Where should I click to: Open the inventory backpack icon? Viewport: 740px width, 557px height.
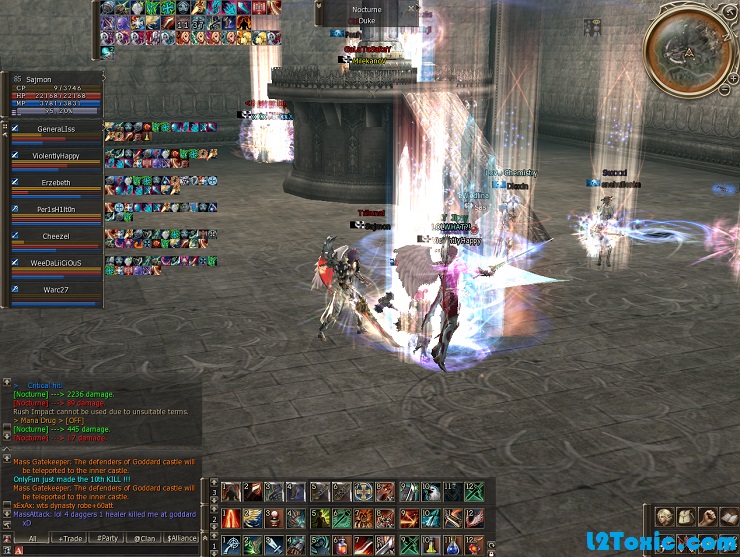(x=685, y=516)
